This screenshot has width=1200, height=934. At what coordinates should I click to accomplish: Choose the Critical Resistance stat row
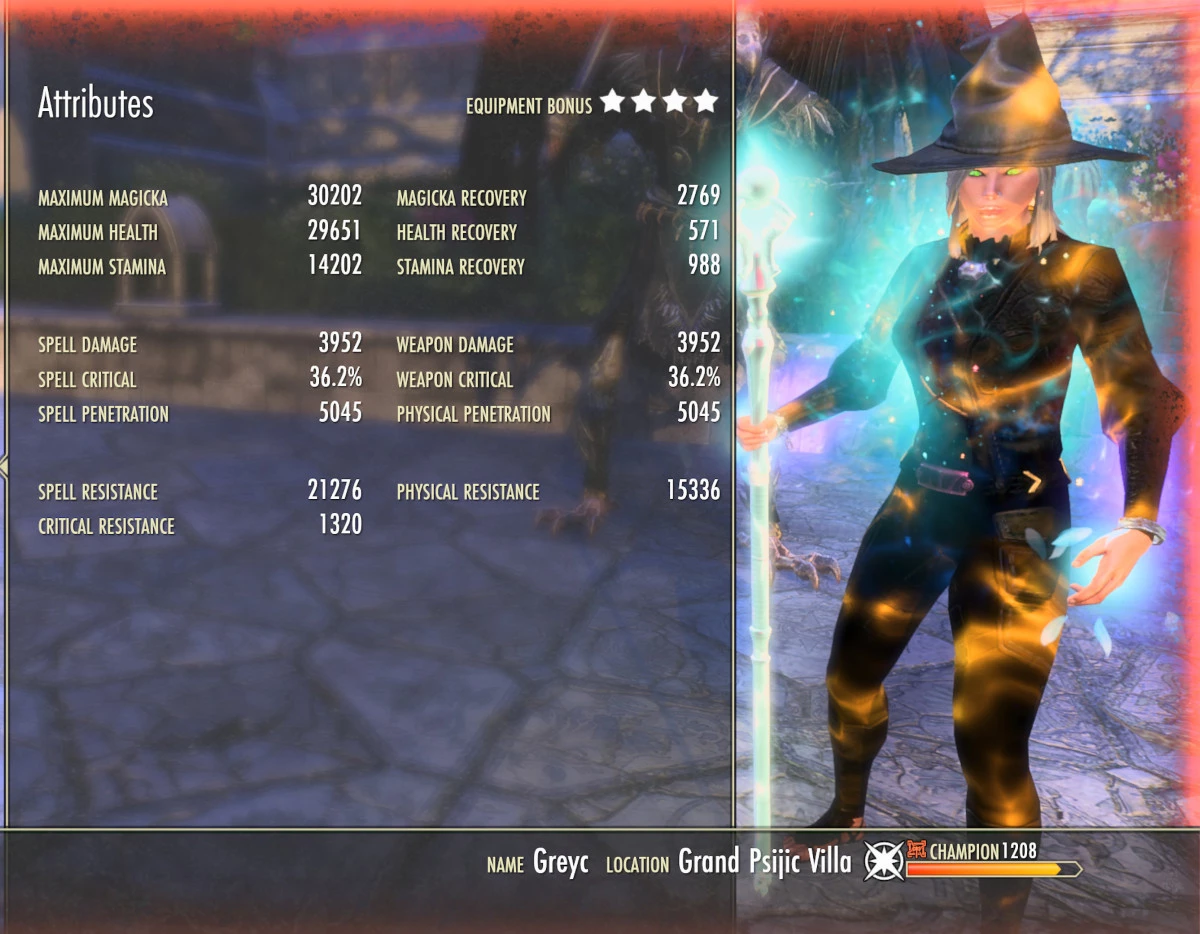point(200,525)
